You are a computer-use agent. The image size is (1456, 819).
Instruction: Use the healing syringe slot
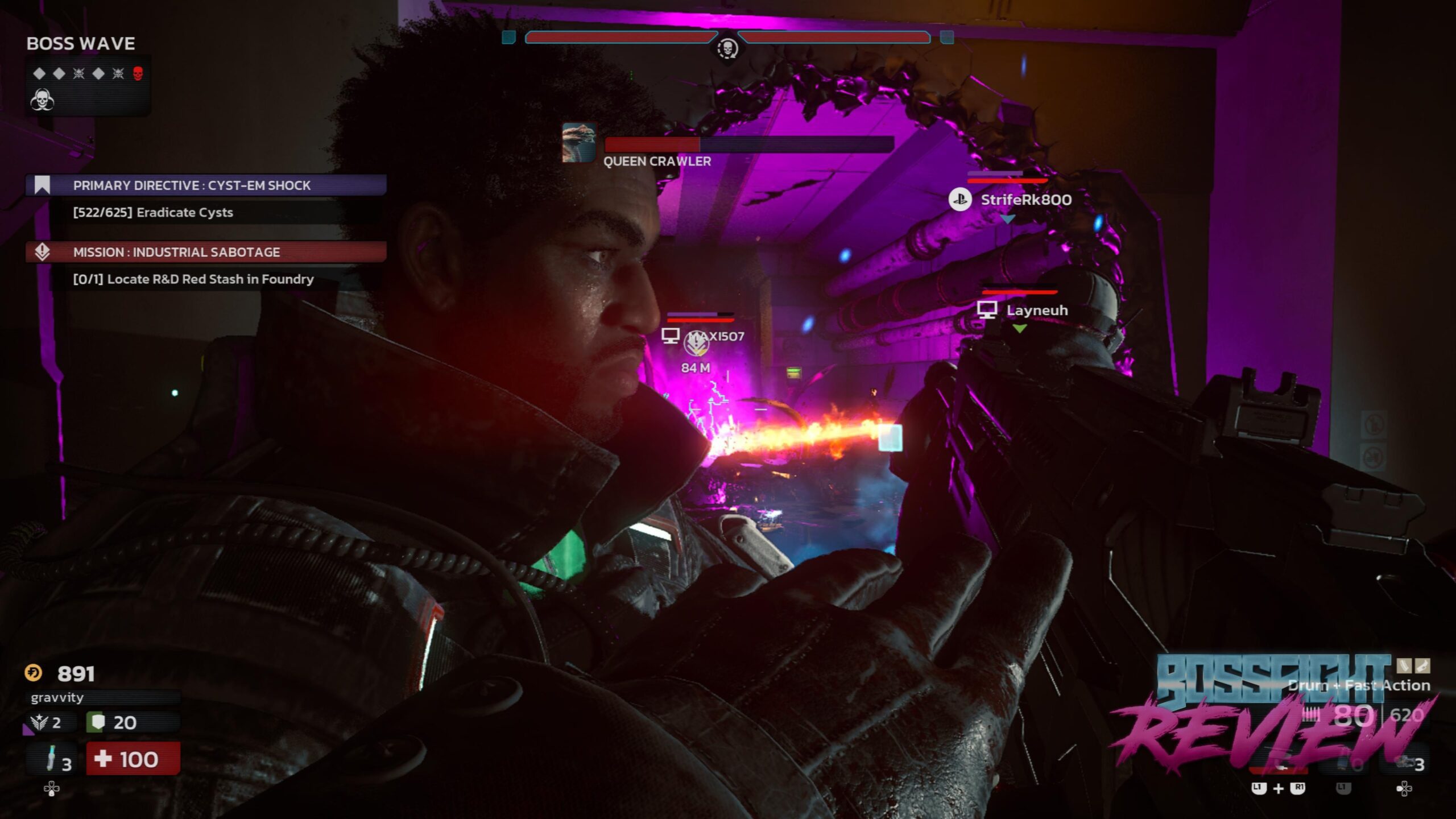click(x=52, y=759)
